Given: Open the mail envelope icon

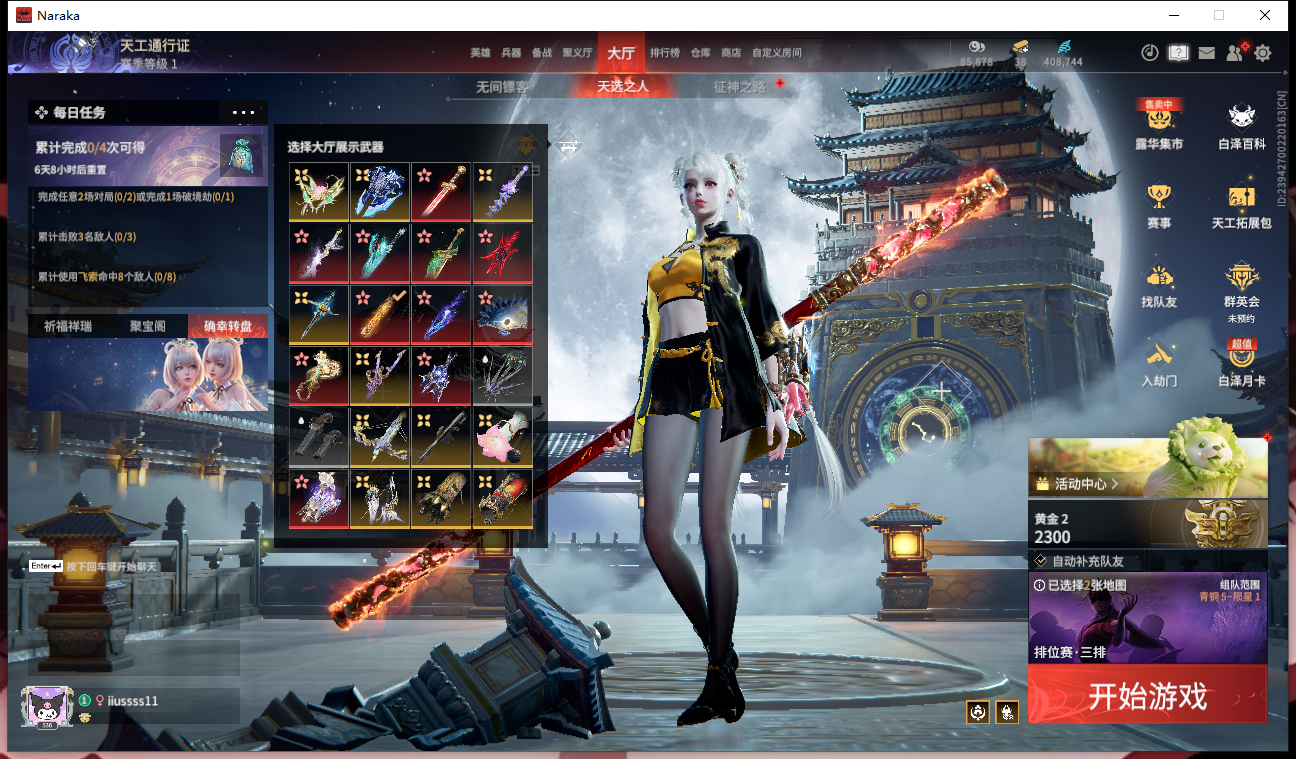Looking at the screenshot, I should 1207,53.
